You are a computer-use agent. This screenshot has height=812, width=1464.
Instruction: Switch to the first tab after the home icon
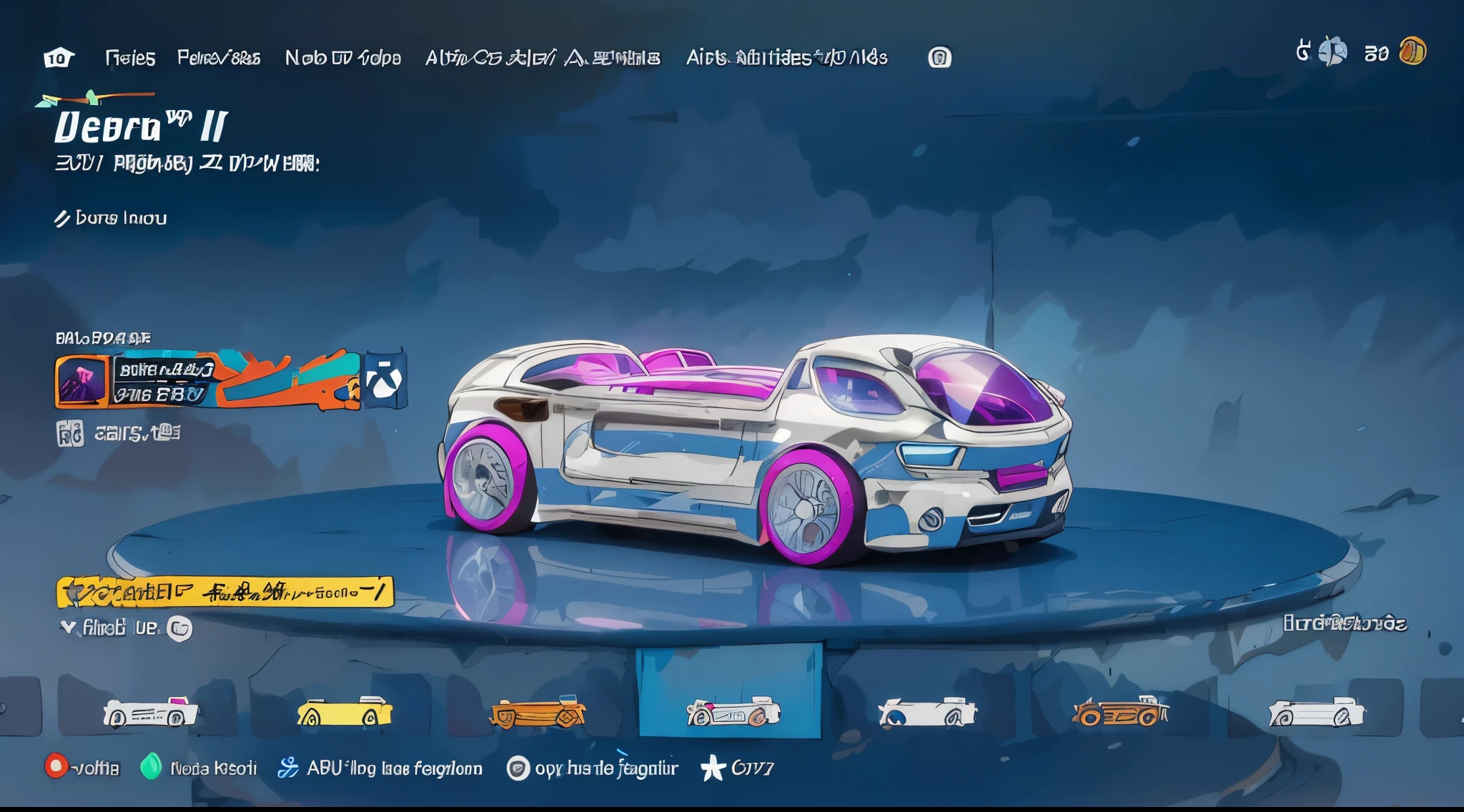coord(130,58)
